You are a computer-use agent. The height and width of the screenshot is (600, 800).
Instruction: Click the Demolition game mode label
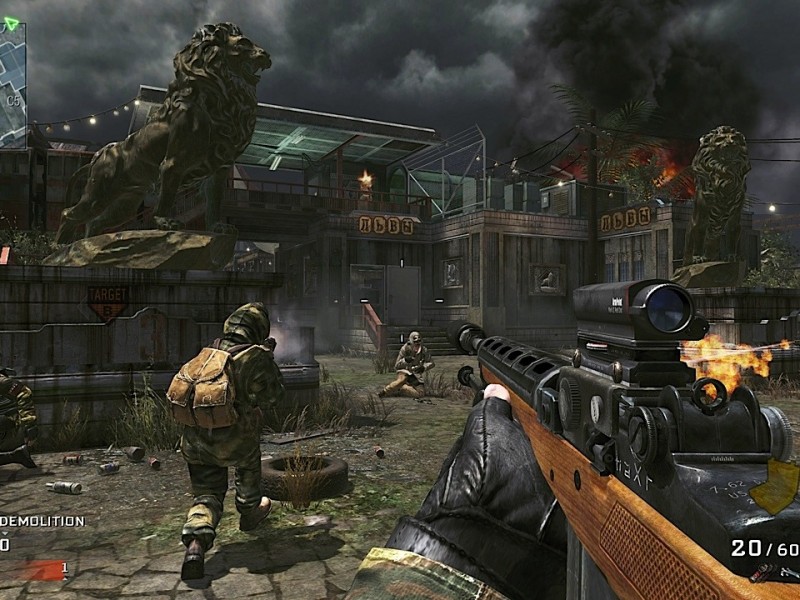pos(43,521)
